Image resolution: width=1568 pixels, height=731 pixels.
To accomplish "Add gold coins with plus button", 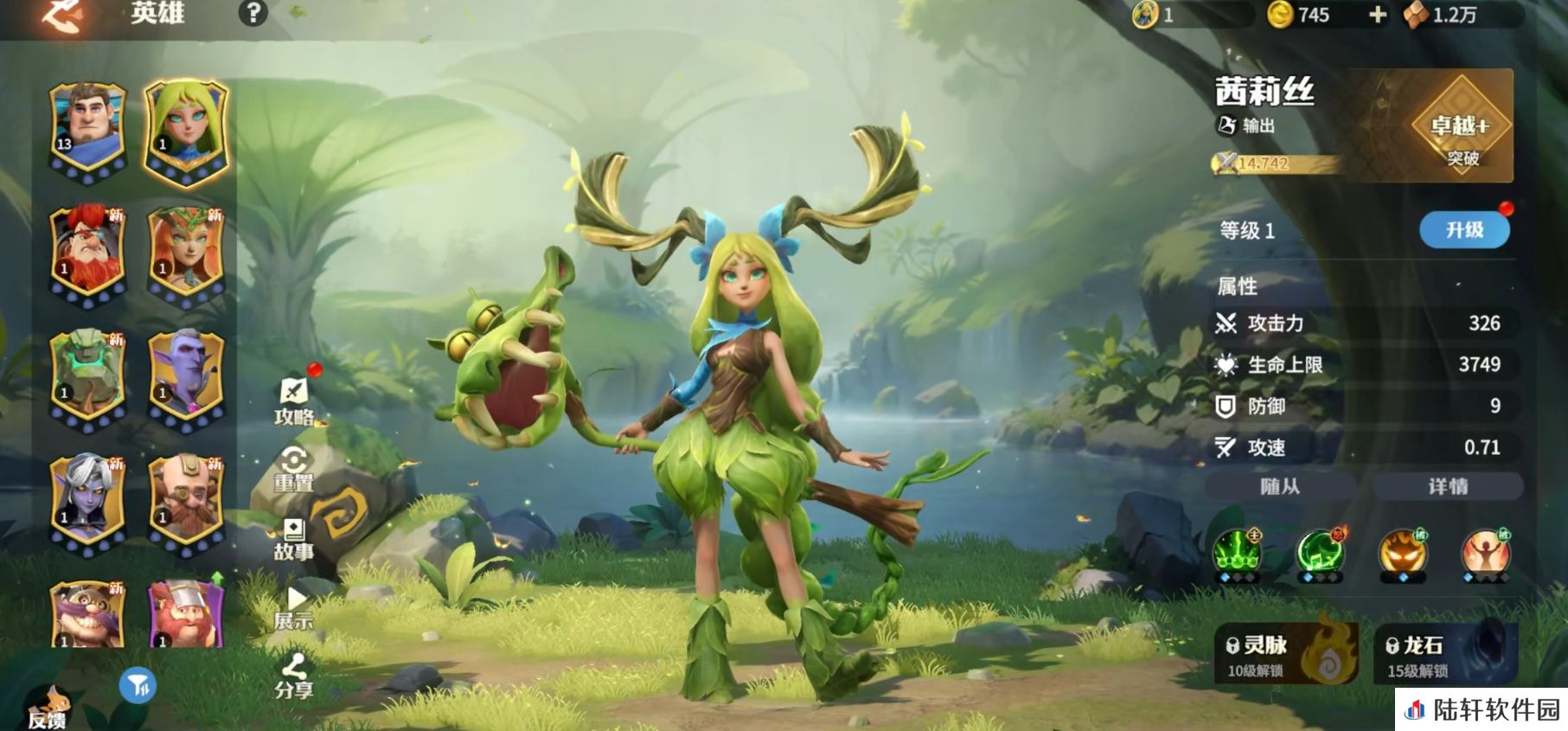I will 1378,15.
